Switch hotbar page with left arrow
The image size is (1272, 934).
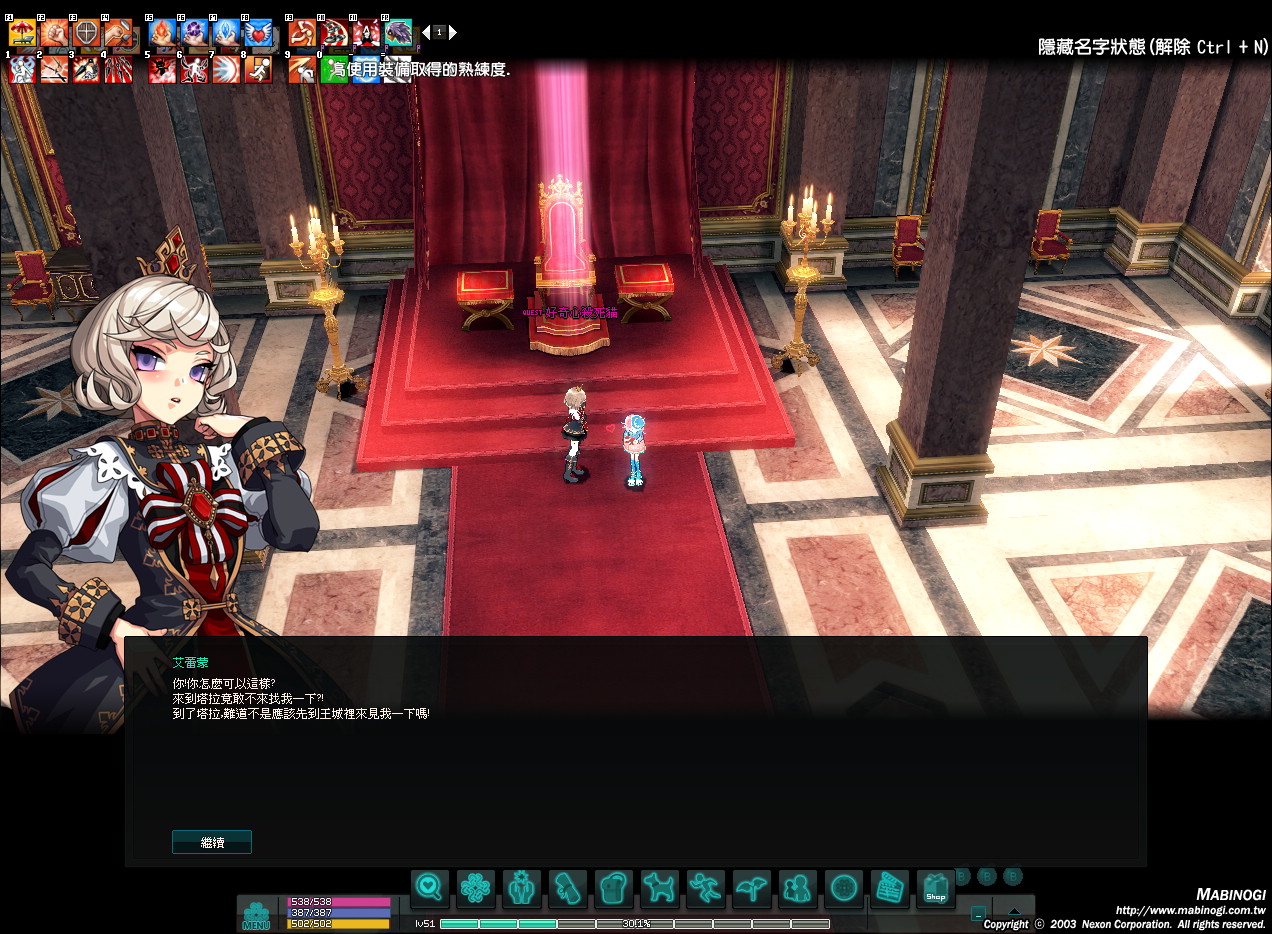pyautogui.click(x=426, y=32)
